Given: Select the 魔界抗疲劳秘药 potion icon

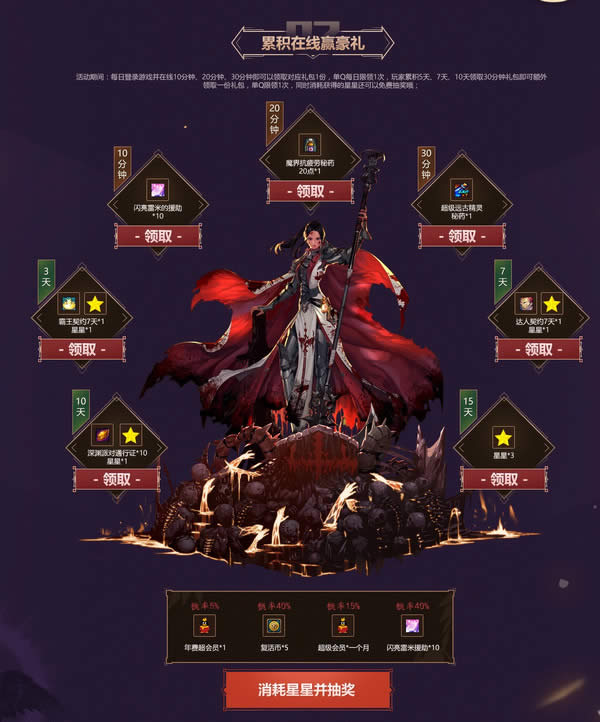Looking at the screenshot, I should click(309, 144).
